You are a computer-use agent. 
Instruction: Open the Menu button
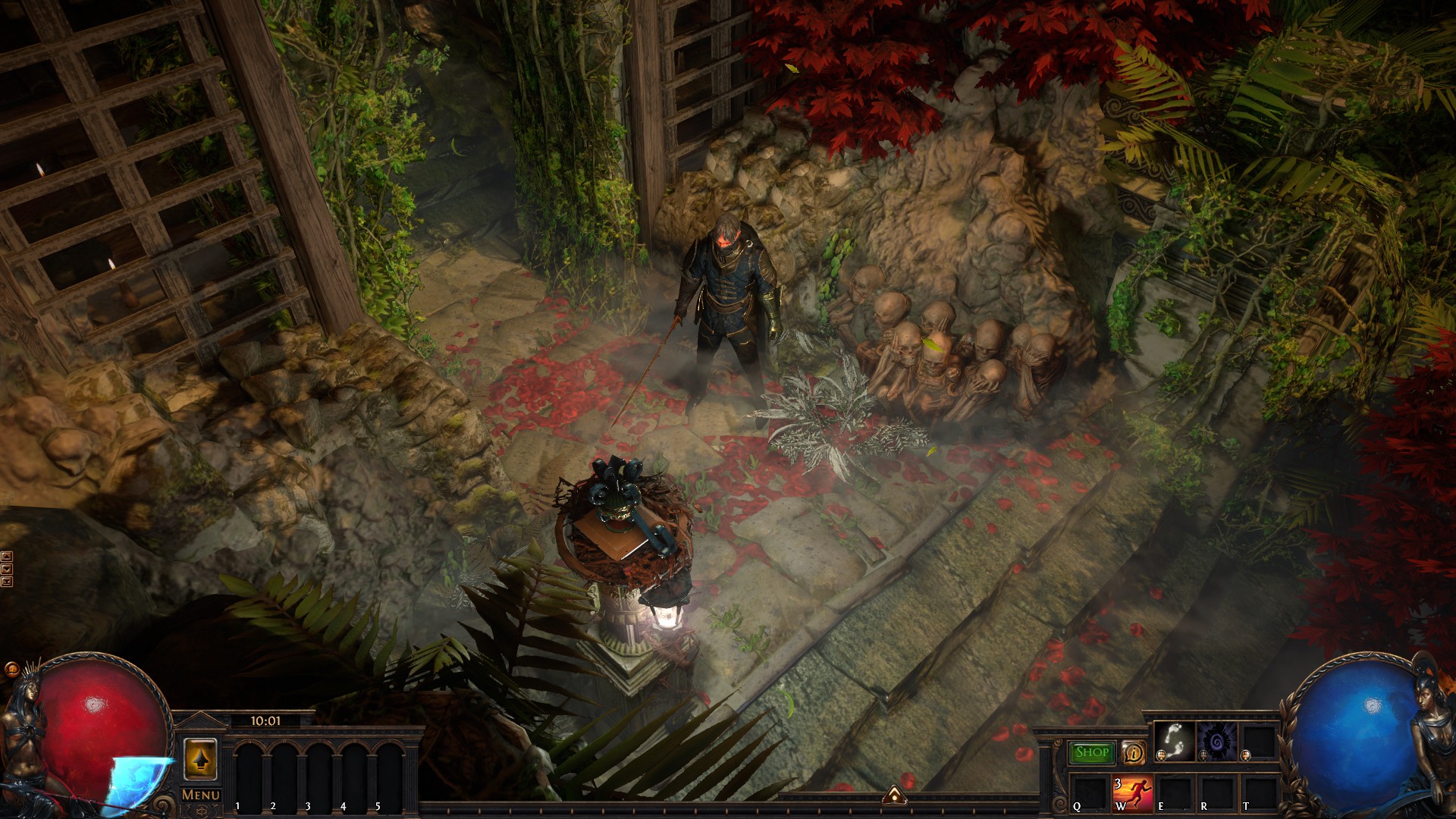[201, 794]
